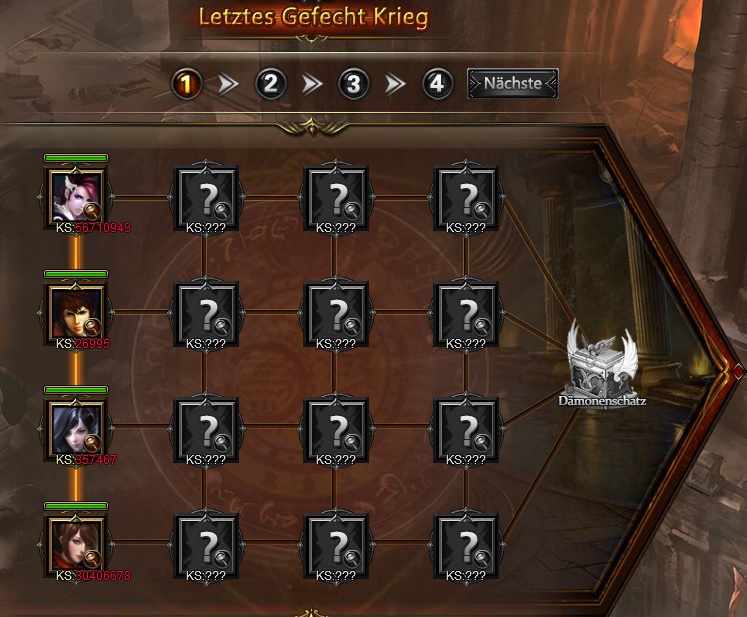Open the Dämonenschatz treasure chest
The width and height of the screenshot is (747, 617).
pyautogui.click(x=601, y=365)
